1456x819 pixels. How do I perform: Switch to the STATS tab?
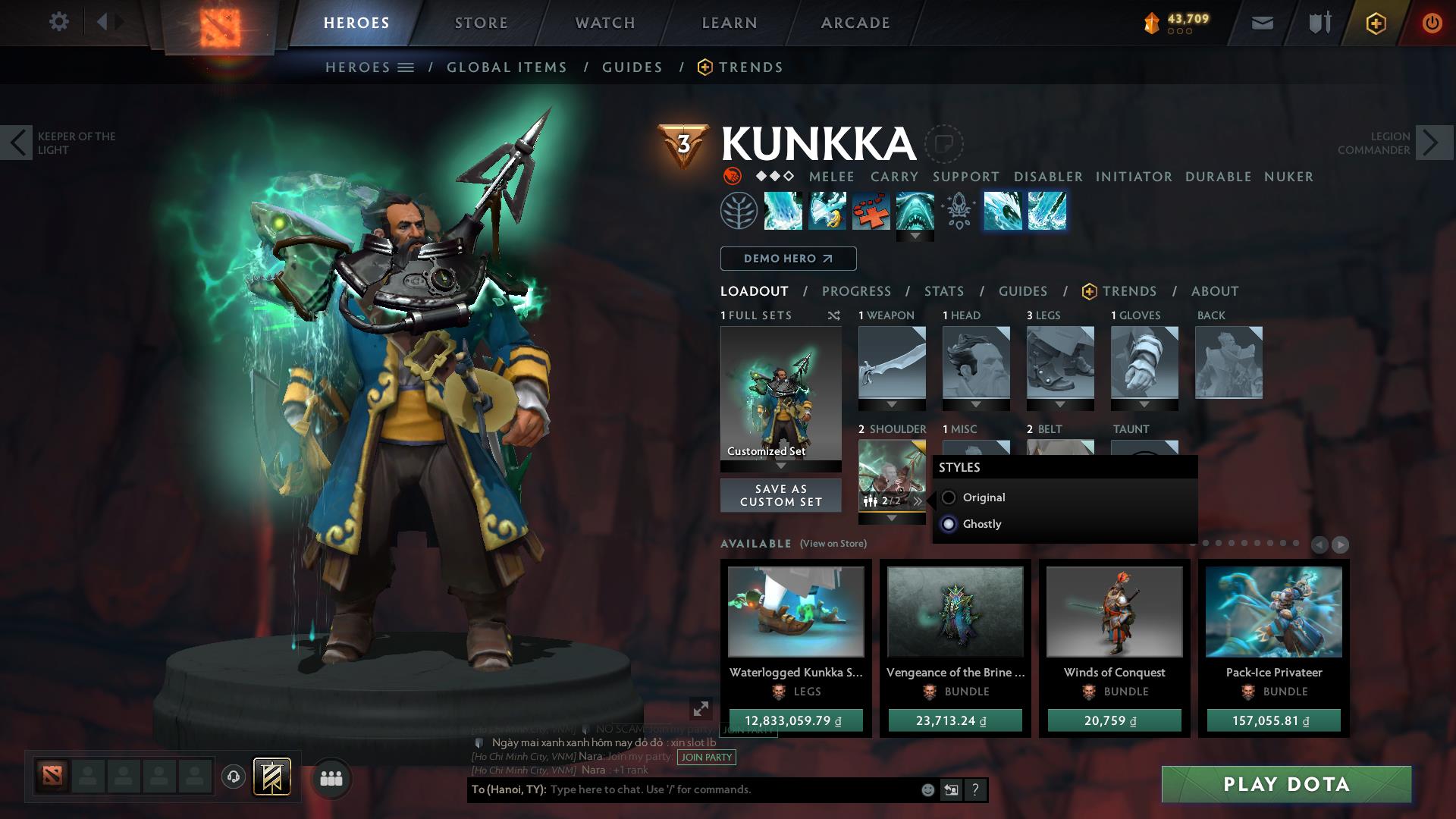pos(943,291)
